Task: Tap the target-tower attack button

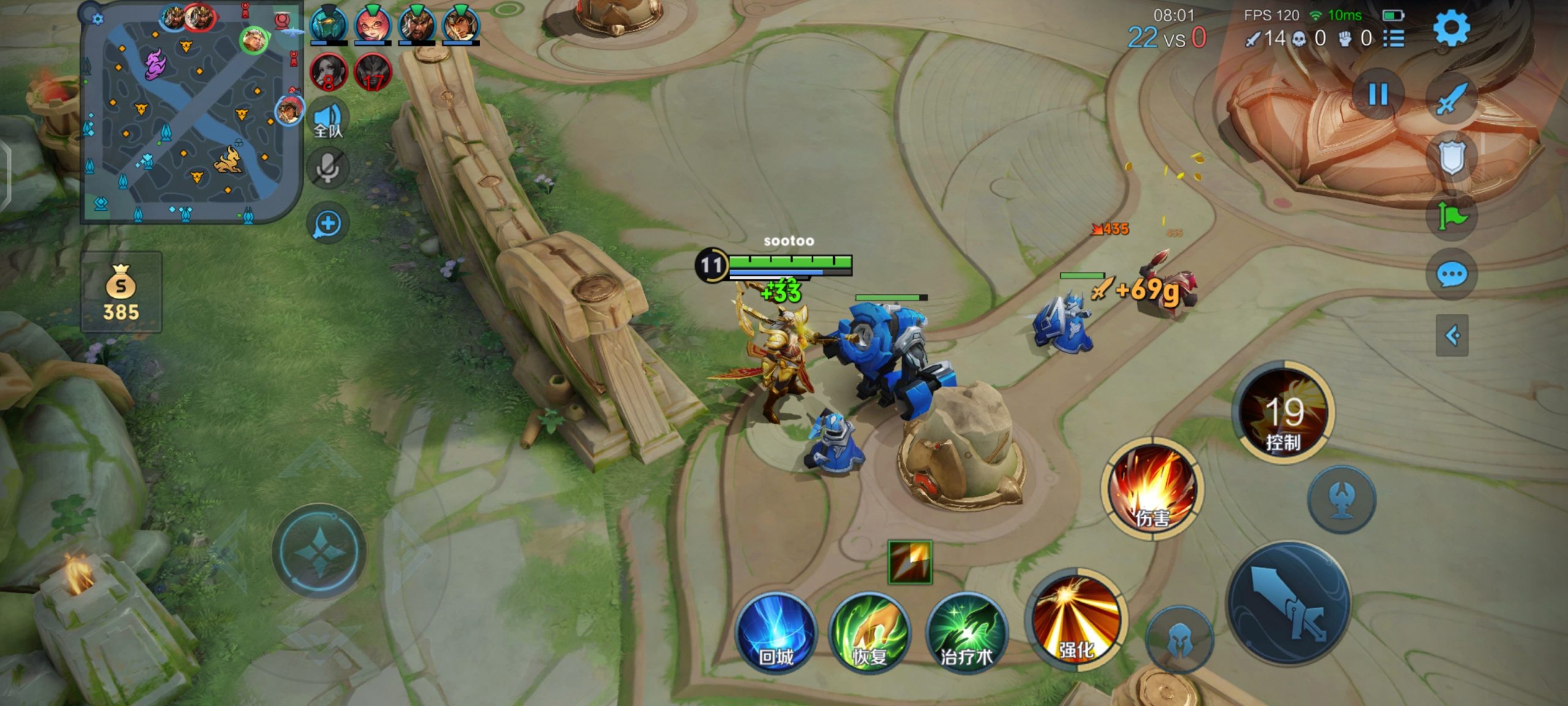Action: (1341, 499)
